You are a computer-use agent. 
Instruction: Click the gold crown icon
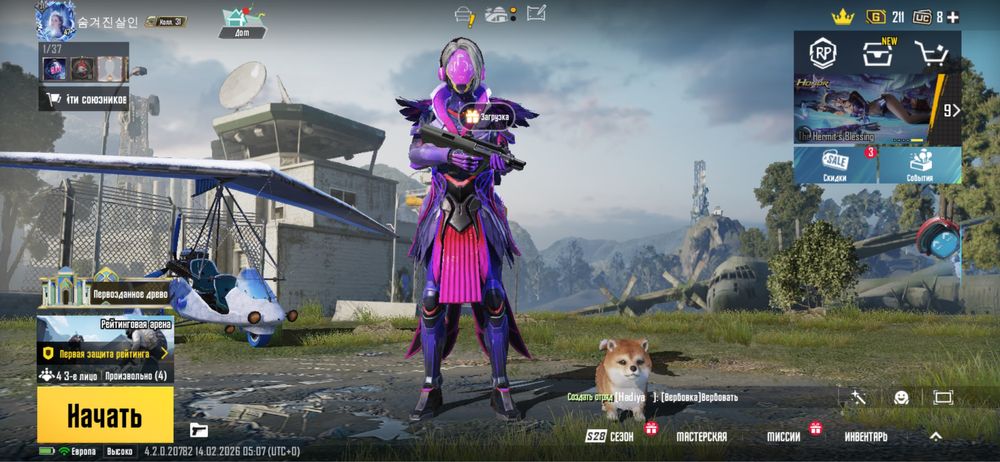pos(842,16)
